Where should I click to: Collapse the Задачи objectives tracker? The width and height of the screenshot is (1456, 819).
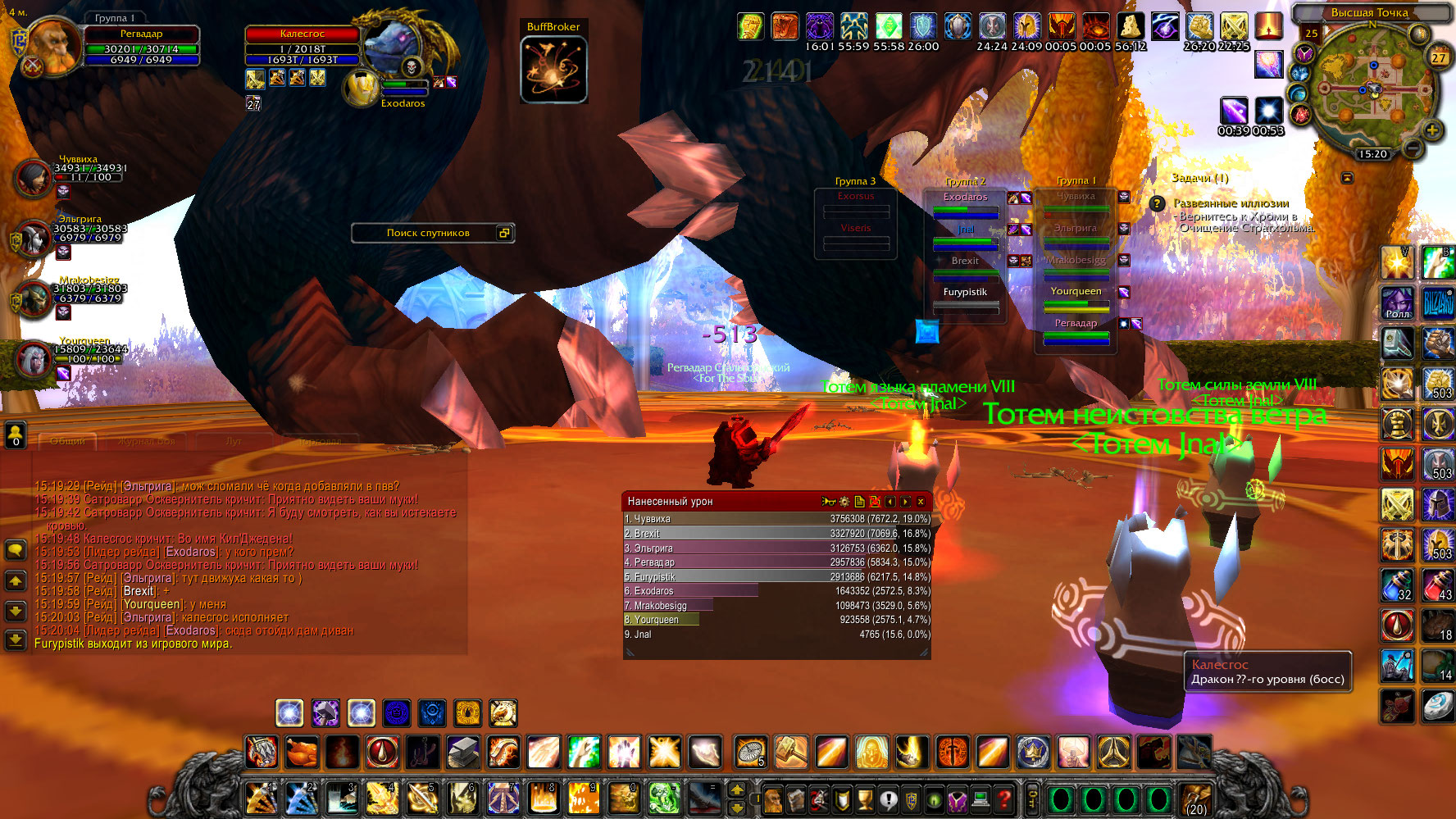click(1347, 178)
